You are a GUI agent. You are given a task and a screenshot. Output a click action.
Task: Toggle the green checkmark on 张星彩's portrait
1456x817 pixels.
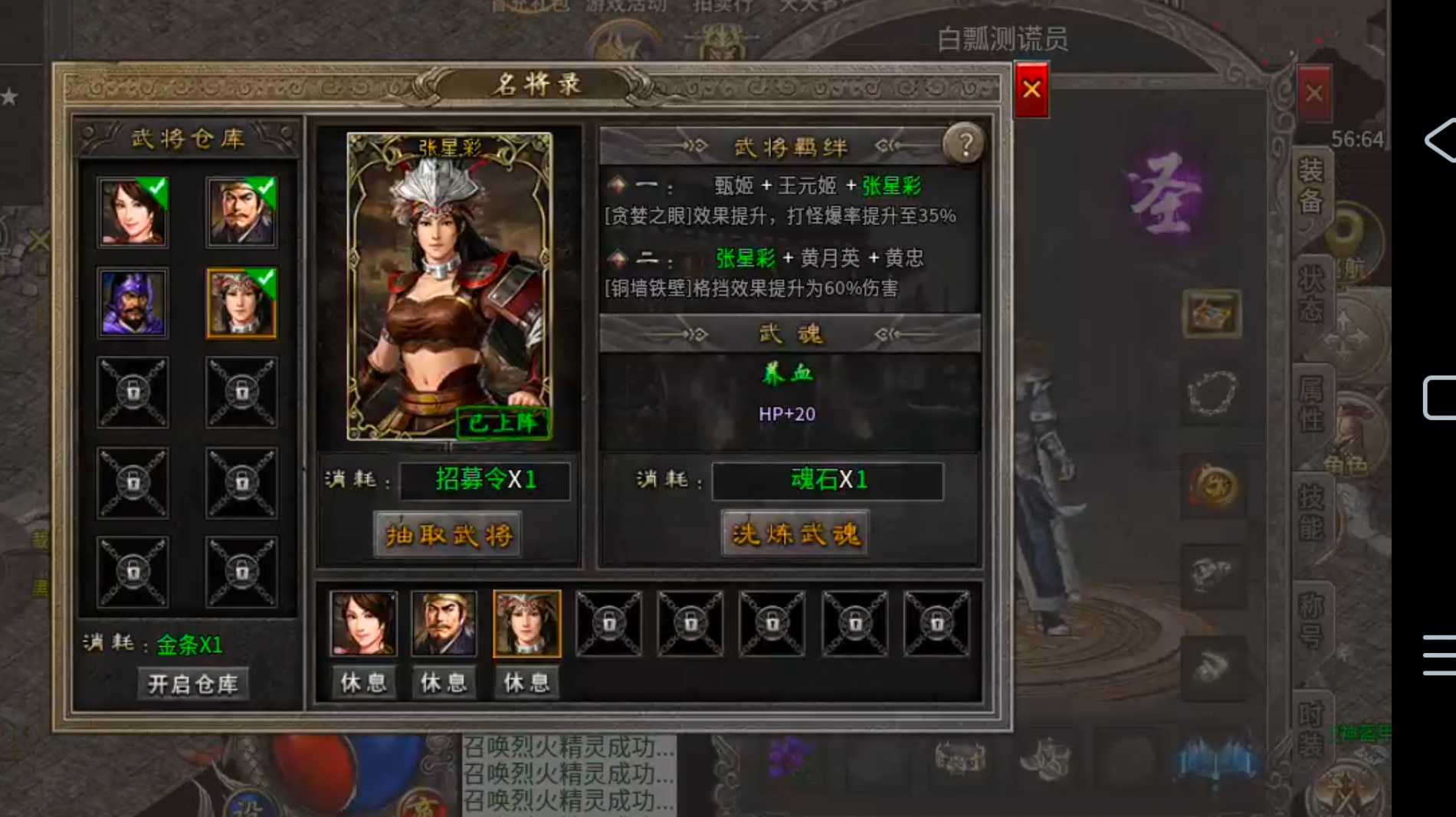265,280
